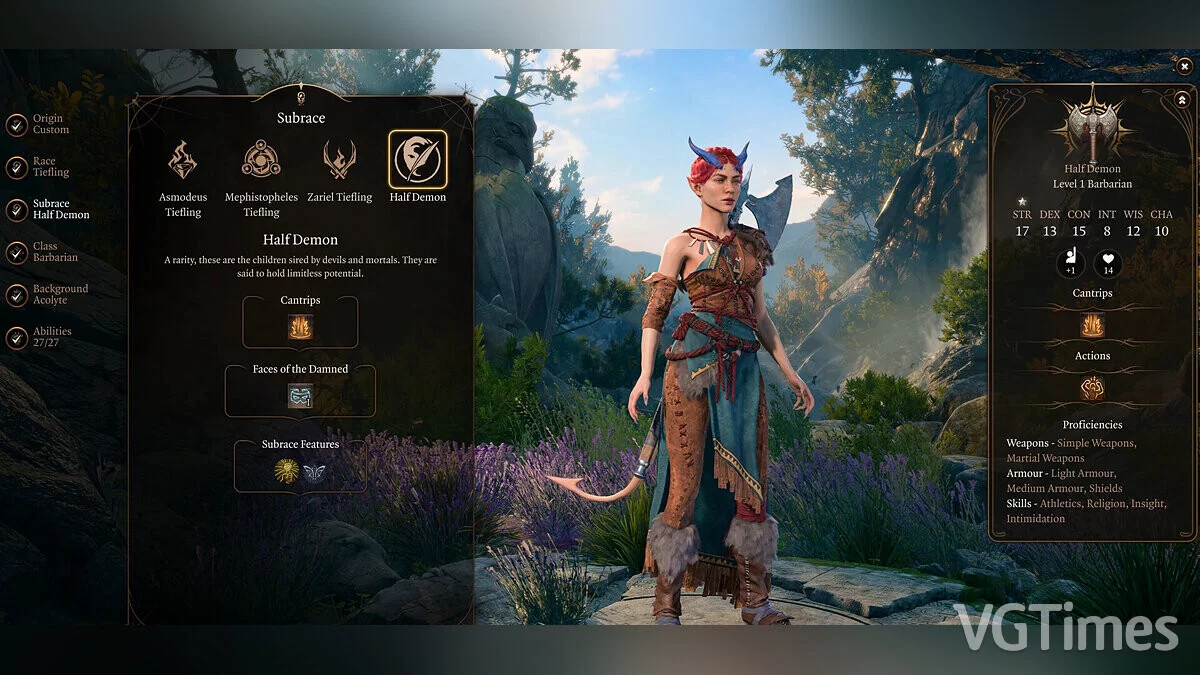Image resolution: width=1200 pixels, height=675 pixels.
Task: Choose the Half Demon subrace icon
Action: pos(418,160)
